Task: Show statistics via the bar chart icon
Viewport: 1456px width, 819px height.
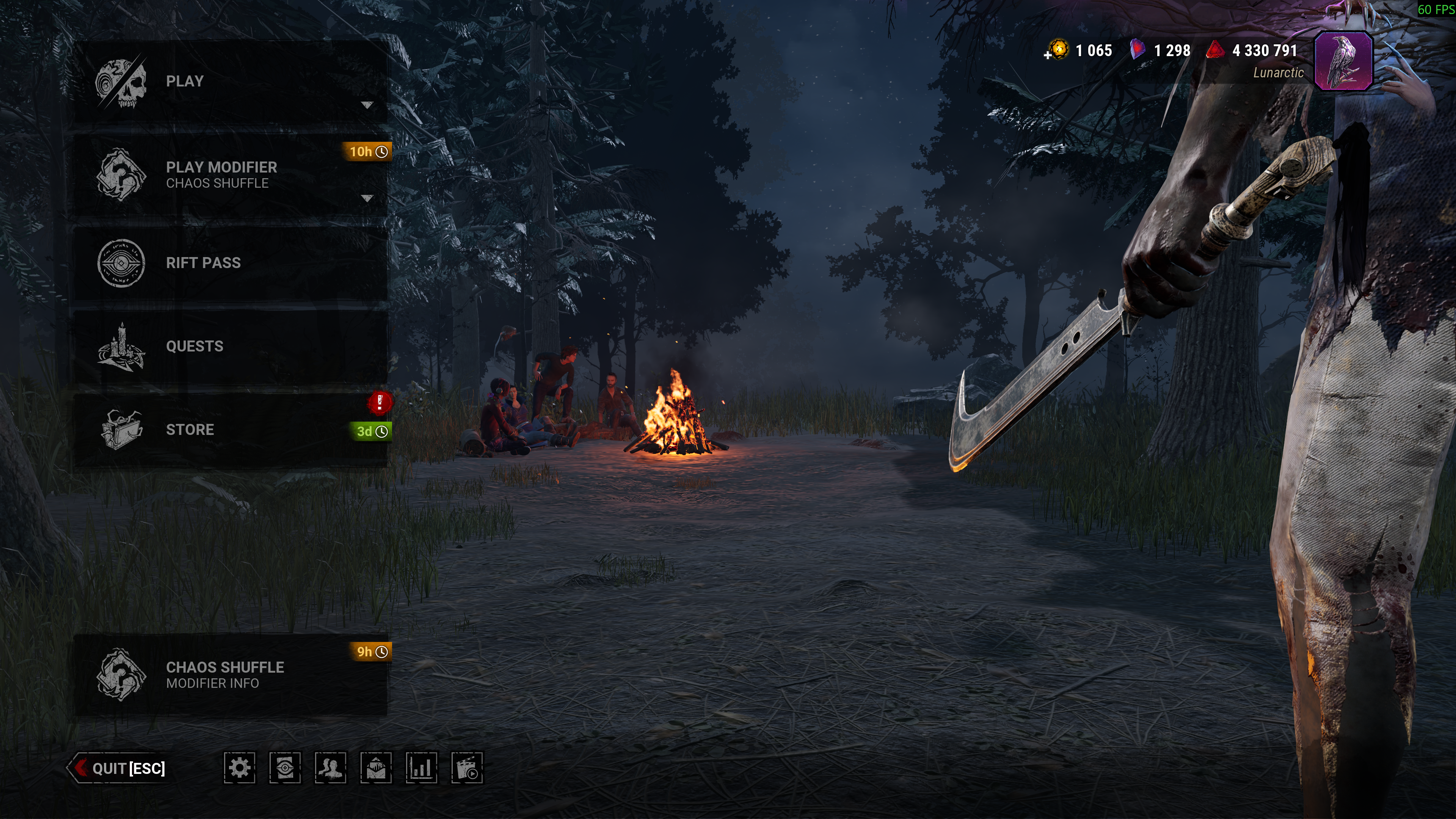Action: pos(422,768)
